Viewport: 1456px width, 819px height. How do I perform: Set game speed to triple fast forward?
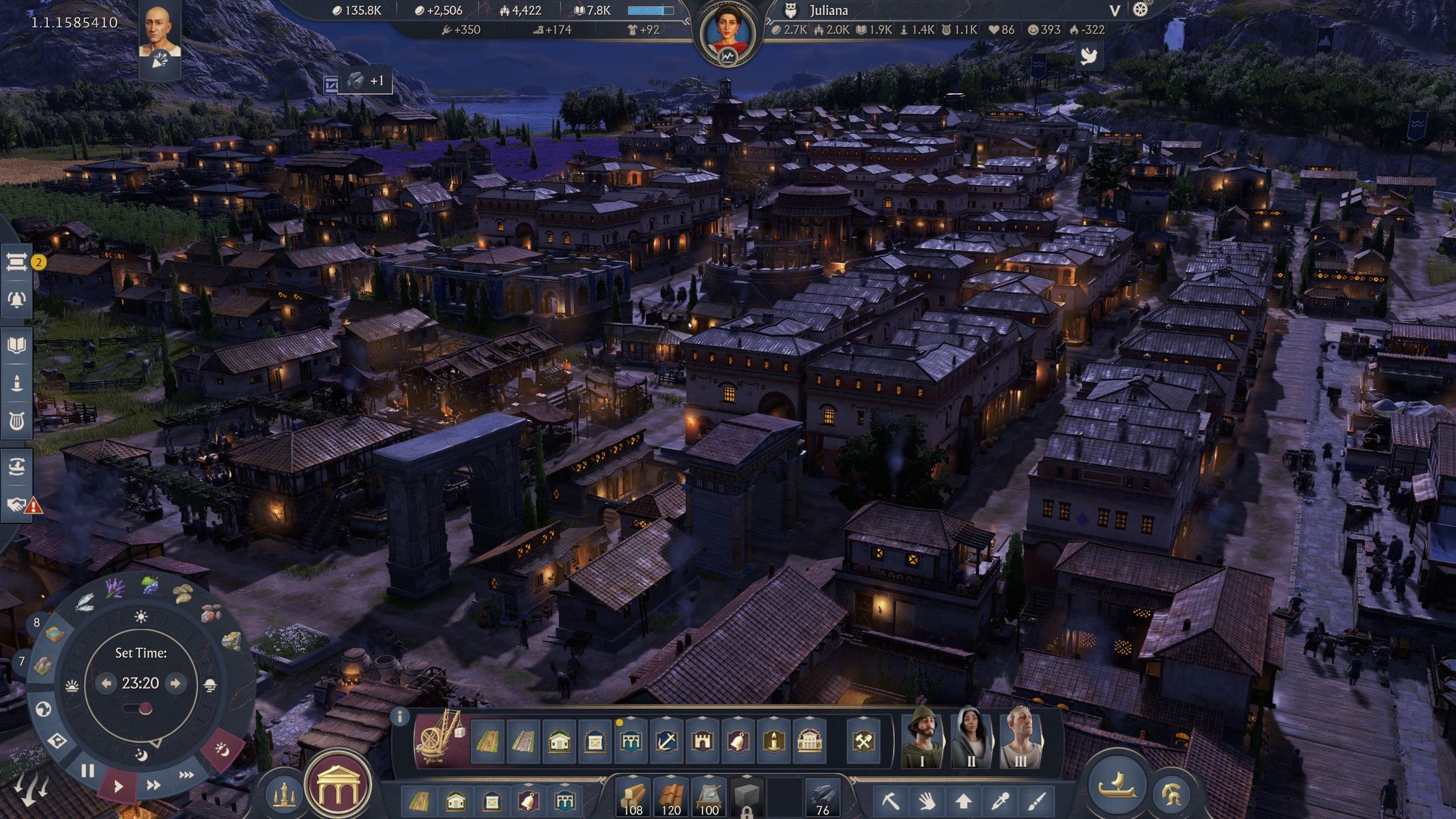186,775
